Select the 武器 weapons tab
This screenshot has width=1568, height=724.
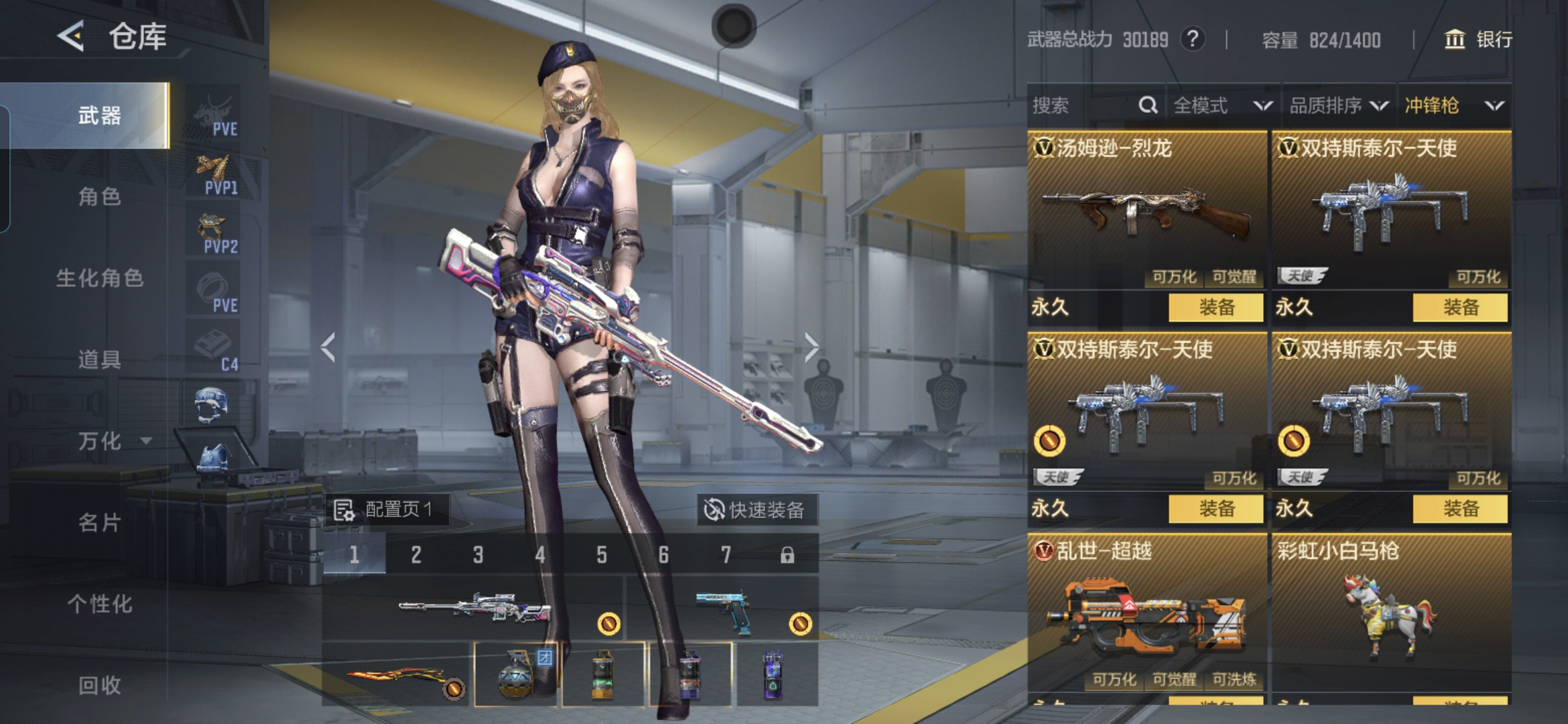coord(99,115)
